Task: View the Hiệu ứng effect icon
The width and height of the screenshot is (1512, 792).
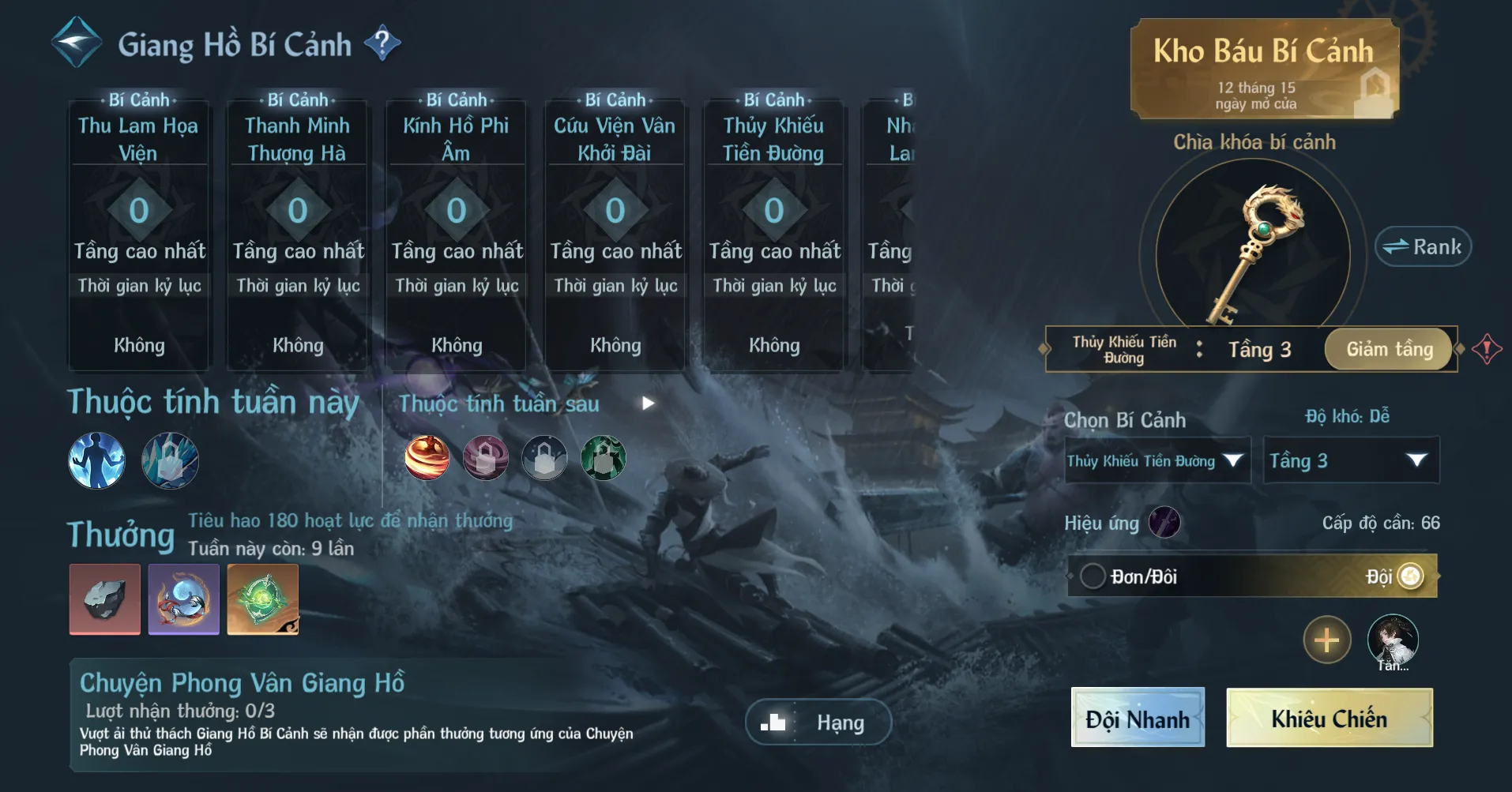Action: point(1164,523)
